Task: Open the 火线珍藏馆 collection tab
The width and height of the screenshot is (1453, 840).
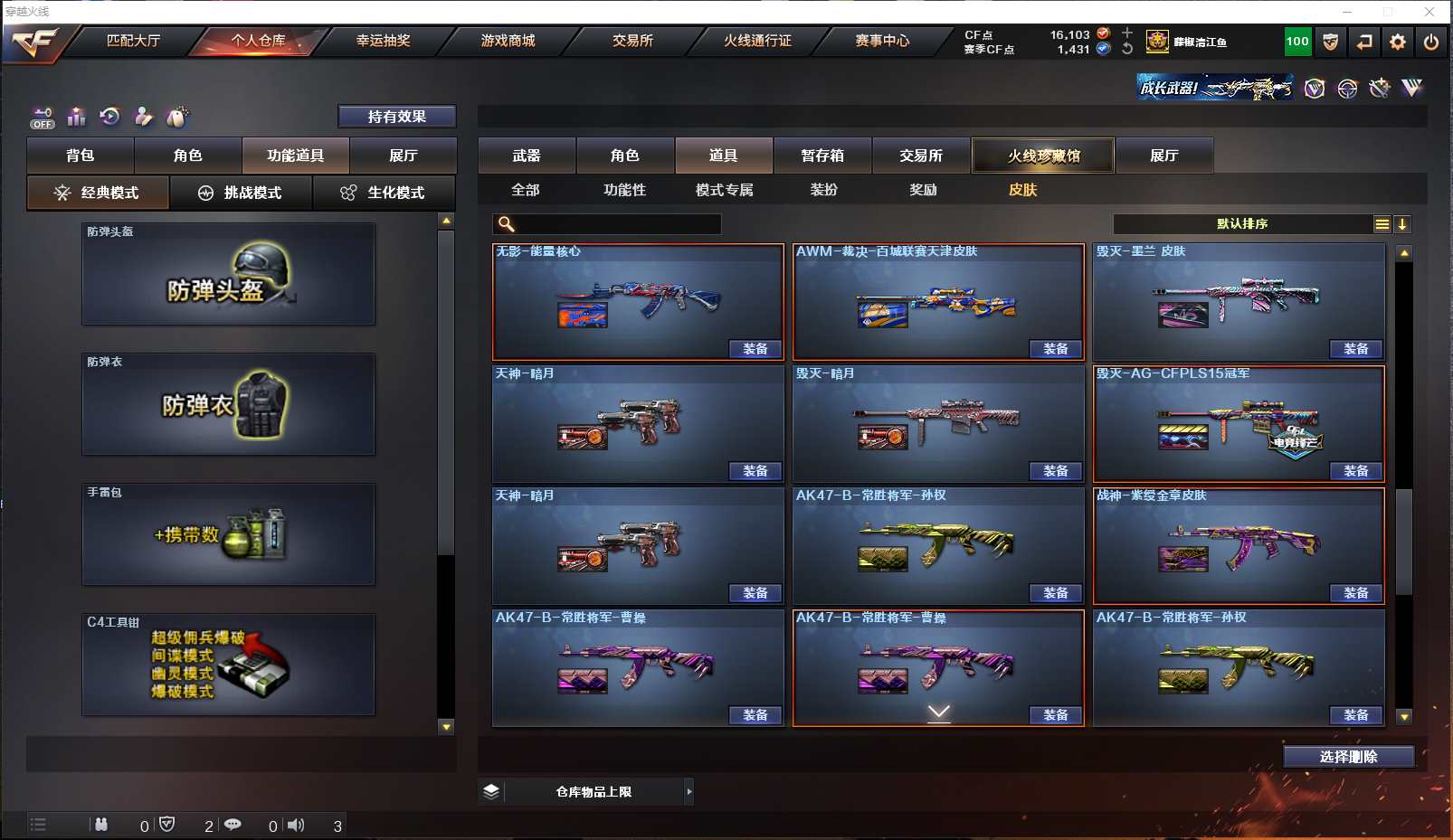Action: 1043,156
